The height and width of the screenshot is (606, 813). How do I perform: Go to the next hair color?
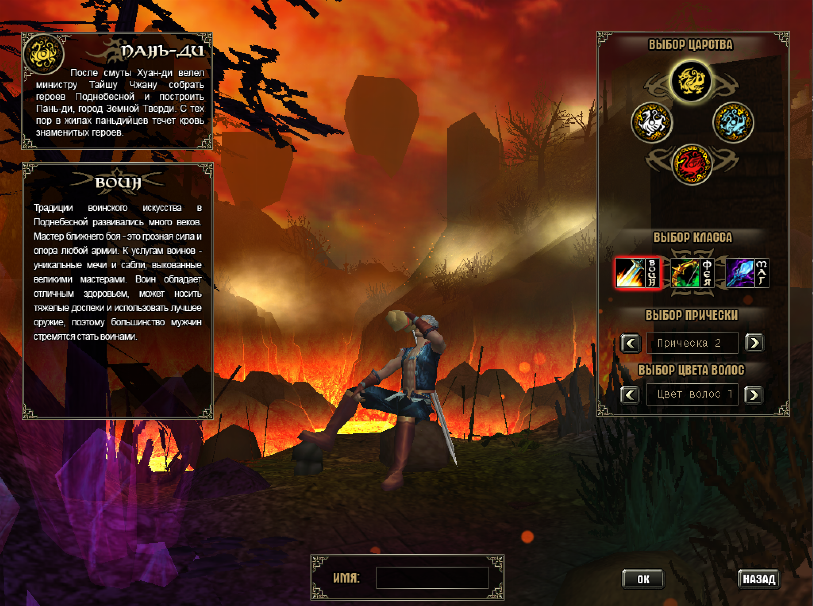(755, 394)
